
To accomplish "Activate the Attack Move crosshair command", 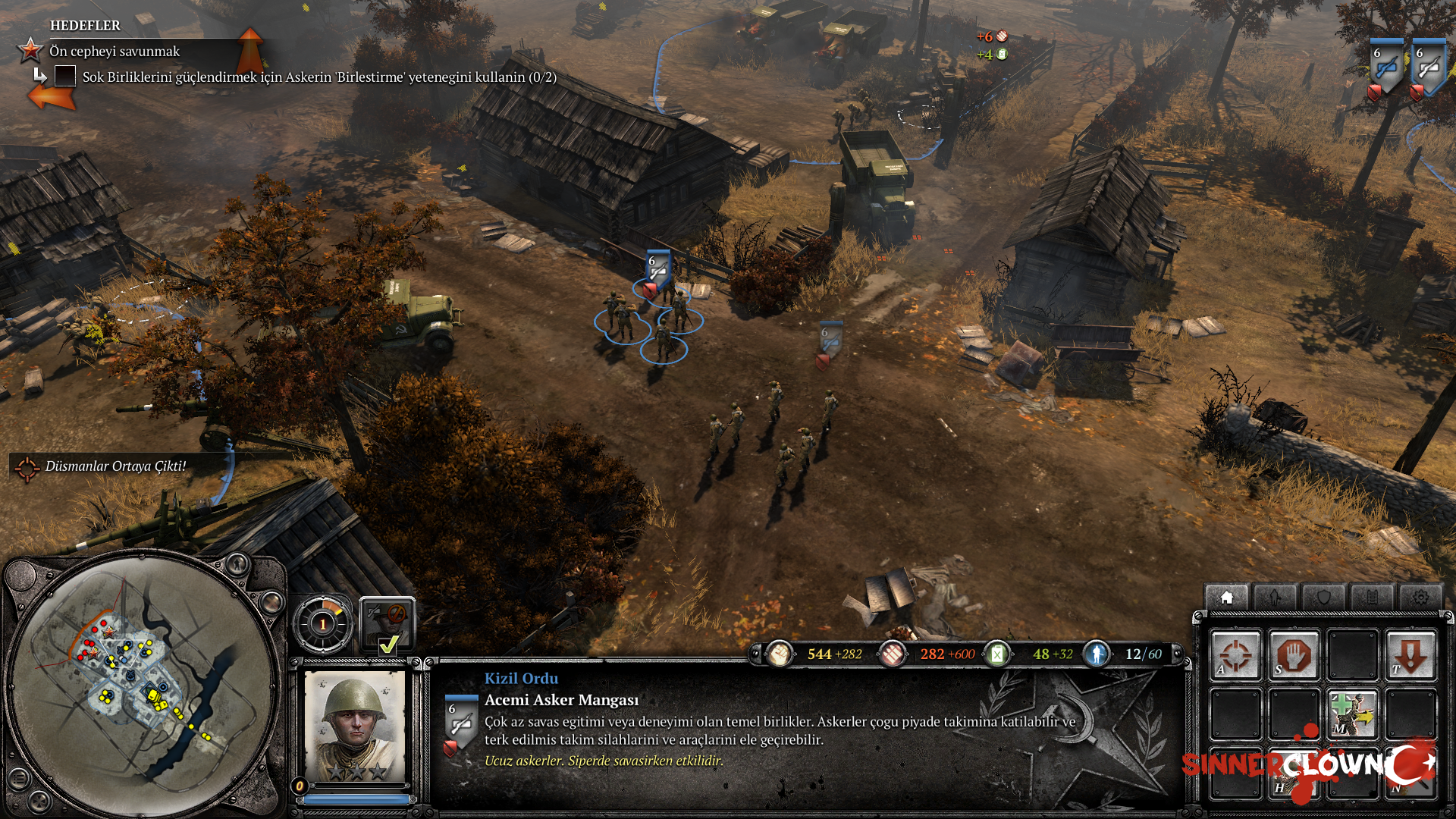I will [1235, 655].
